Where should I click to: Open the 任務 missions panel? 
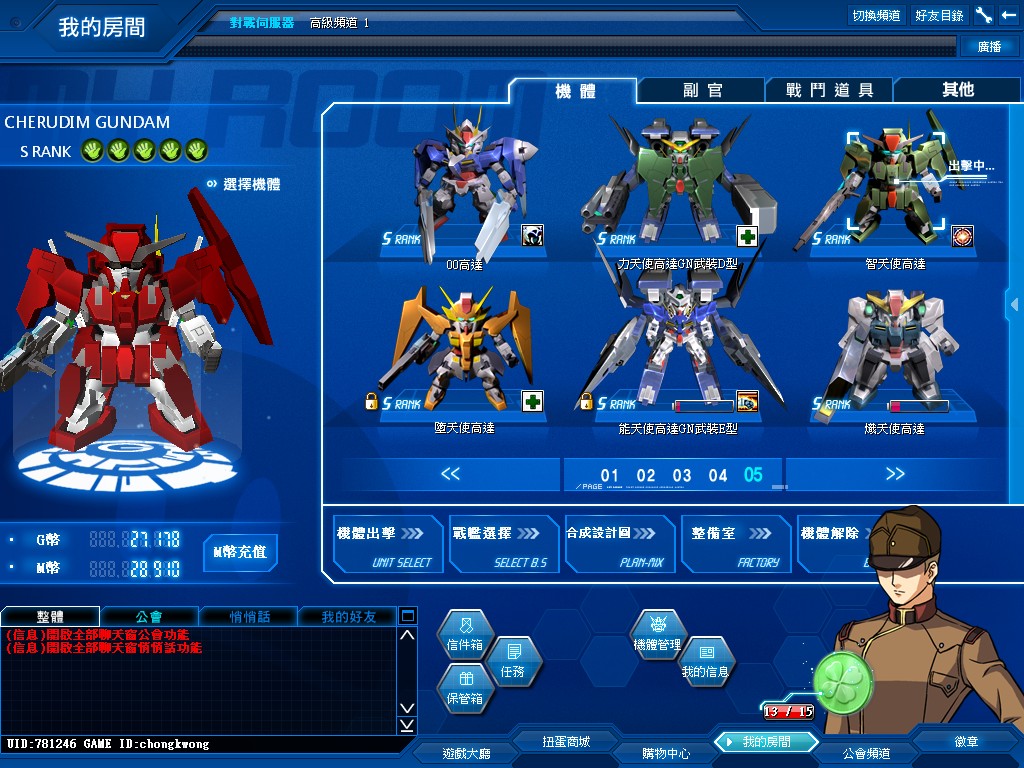512,662
